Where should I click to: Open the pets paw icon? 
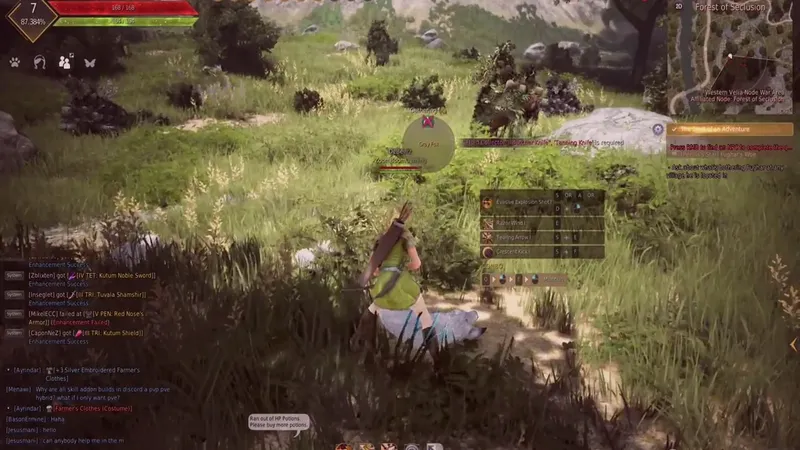[x=15, y=62]
